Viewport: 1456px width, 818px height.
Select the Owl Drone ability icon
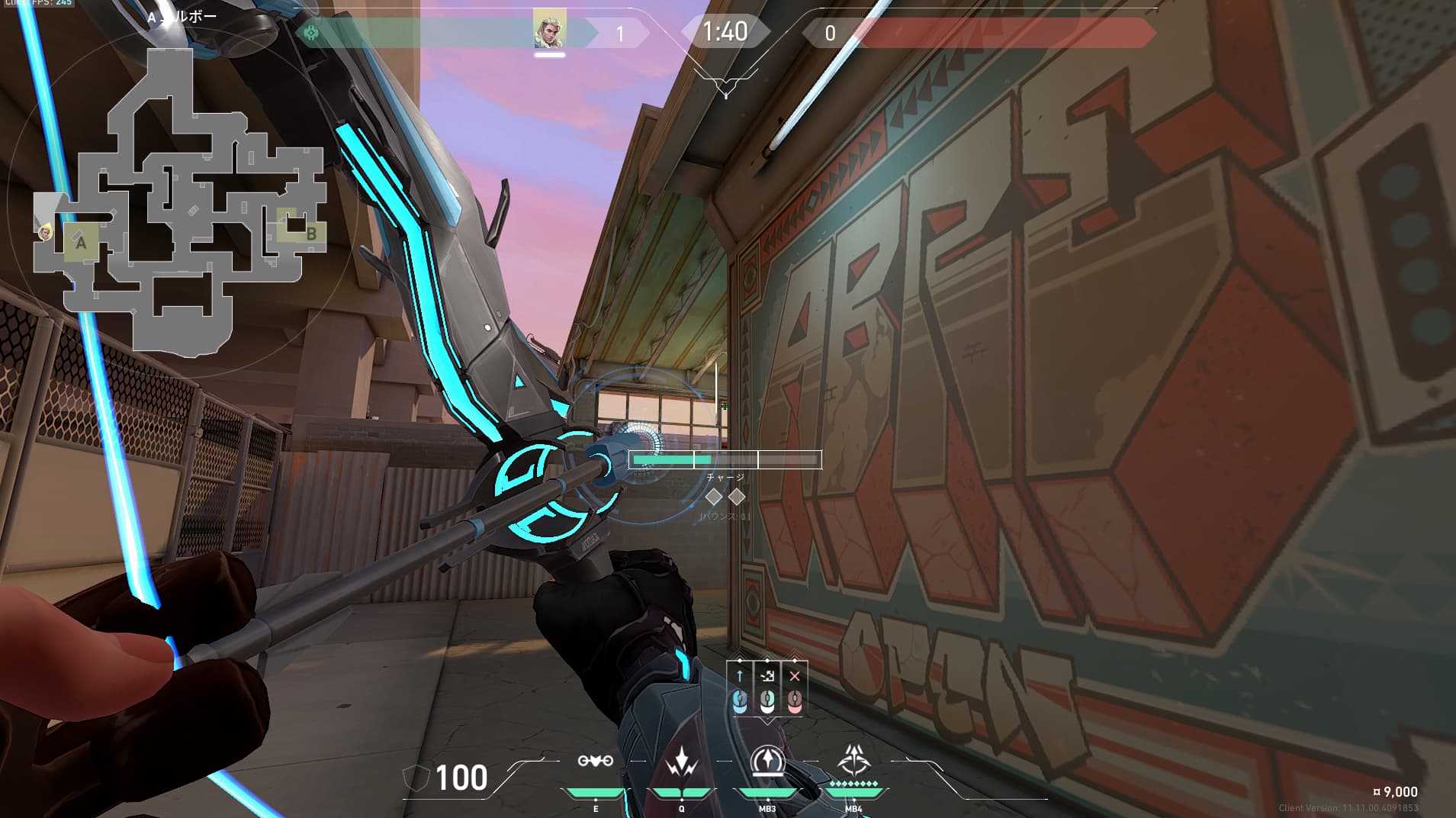(x=596, y=761)
